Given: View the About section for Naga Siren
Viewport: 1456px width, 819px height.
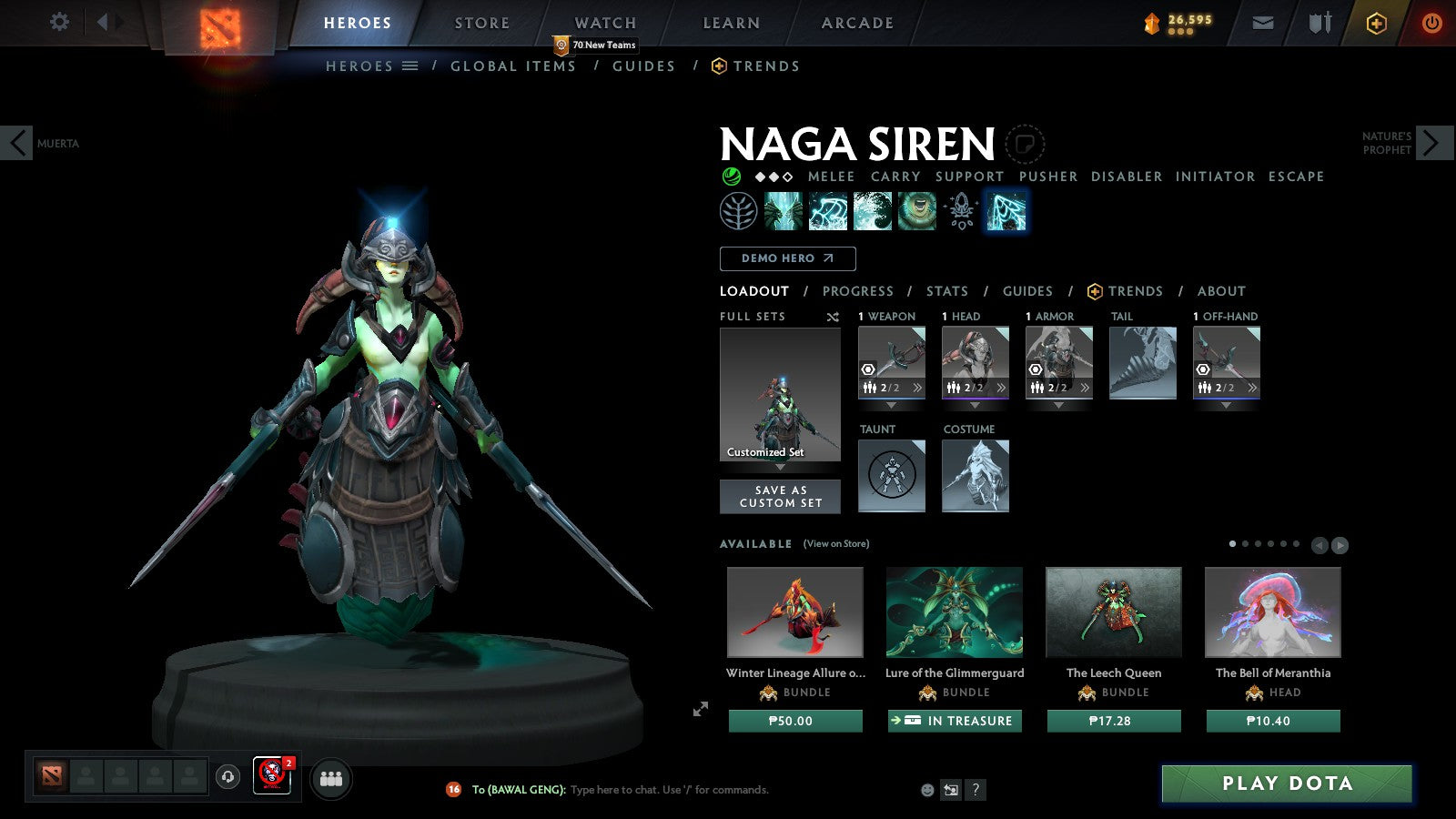Looking at the screenshot, I should [x=1220, y=291].
